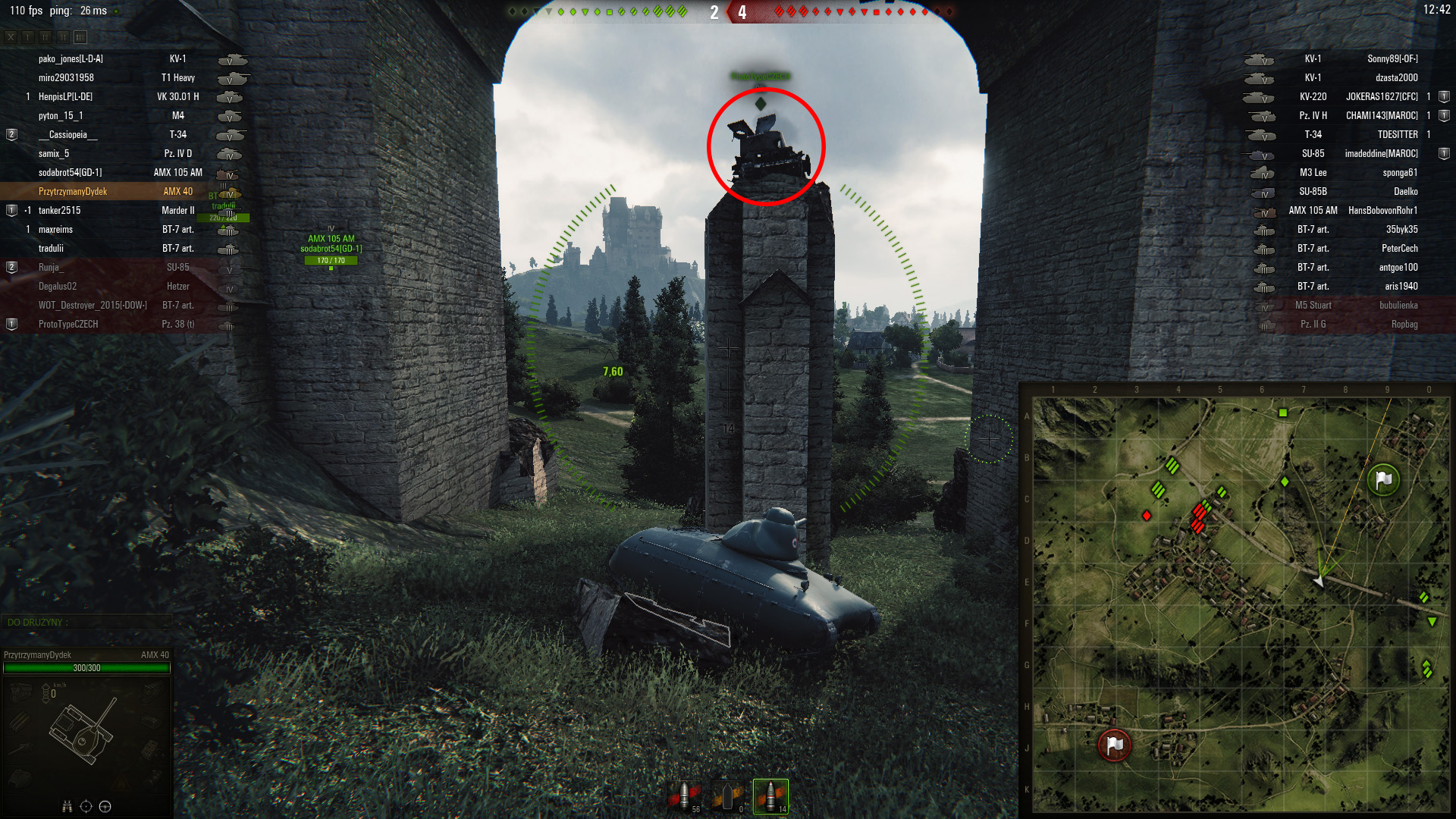The width and height of the screenshot is (1456, 819).
Task: Click the binoculars icon in damage panel
Action: pyautogui.click(x=67, y=806)
